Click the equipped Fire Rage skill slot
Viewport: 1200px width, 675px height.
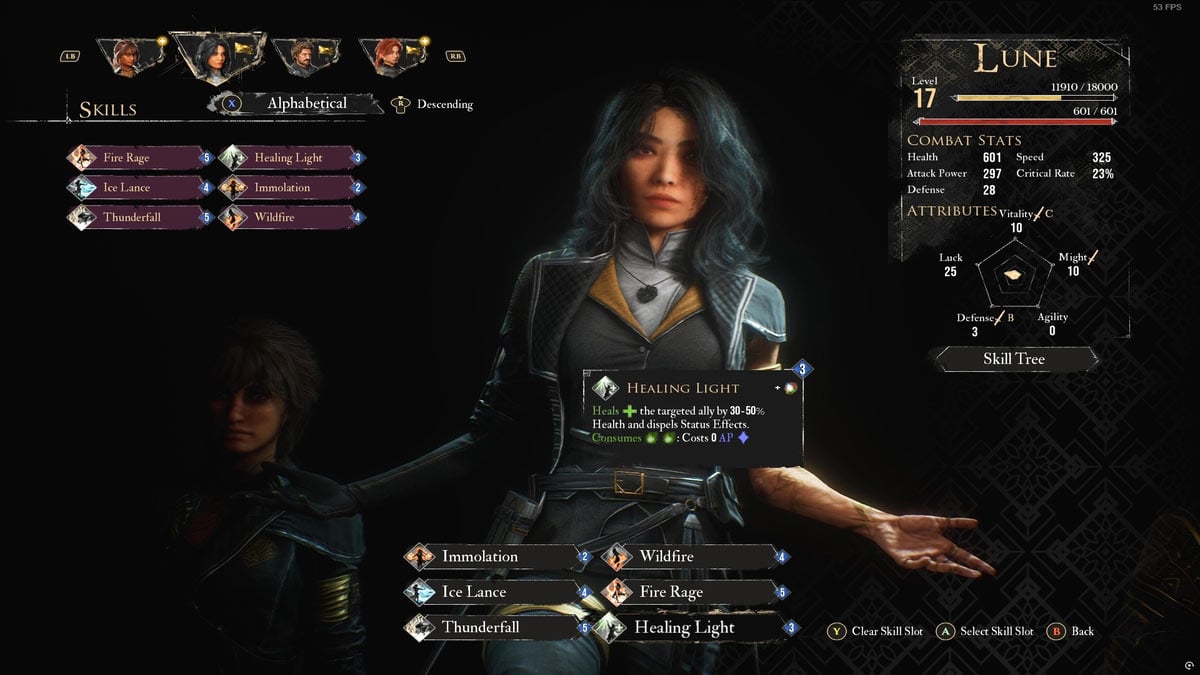tap(690, 592)
